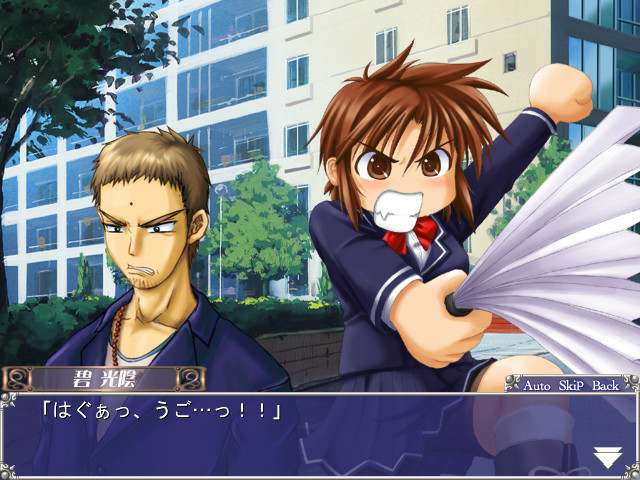Open the Back log
Screen dimensions: 640x480
606,384
